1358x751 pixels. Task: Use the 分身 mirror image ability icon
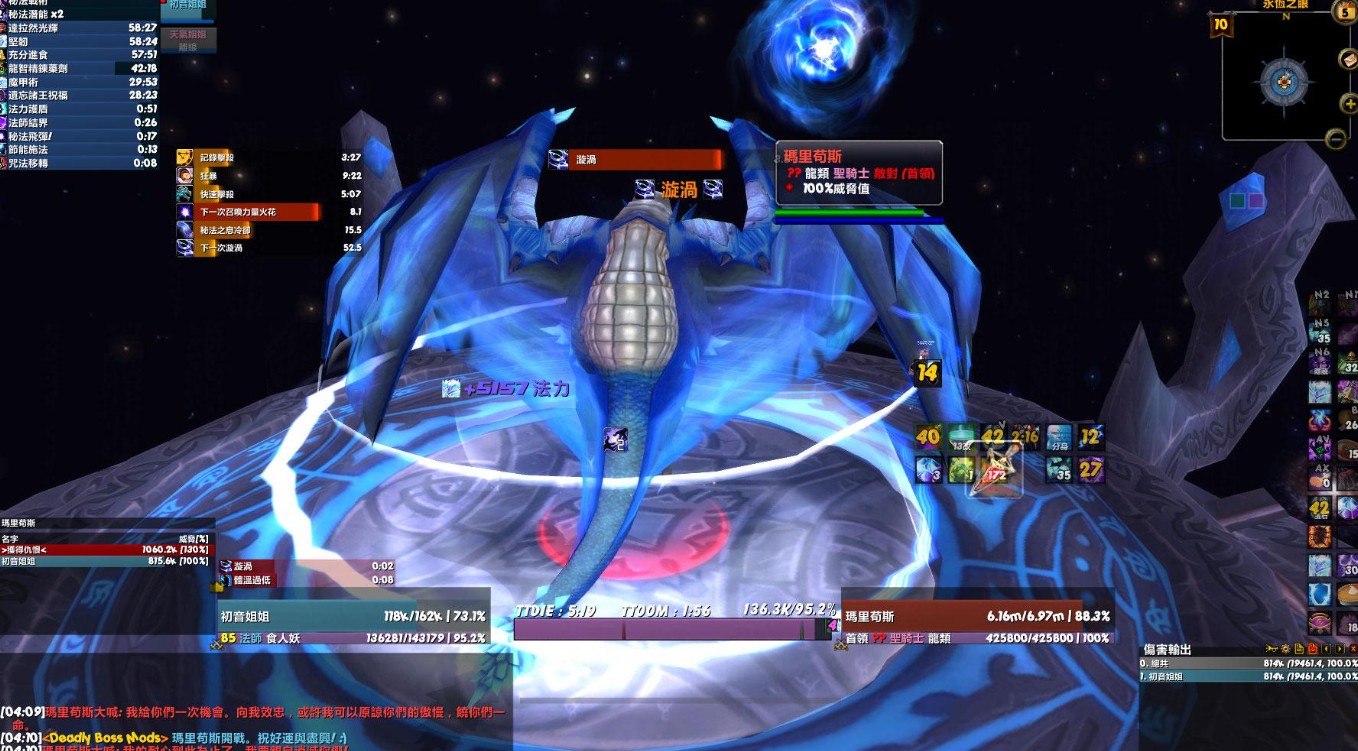click(x=1058, y=437)
